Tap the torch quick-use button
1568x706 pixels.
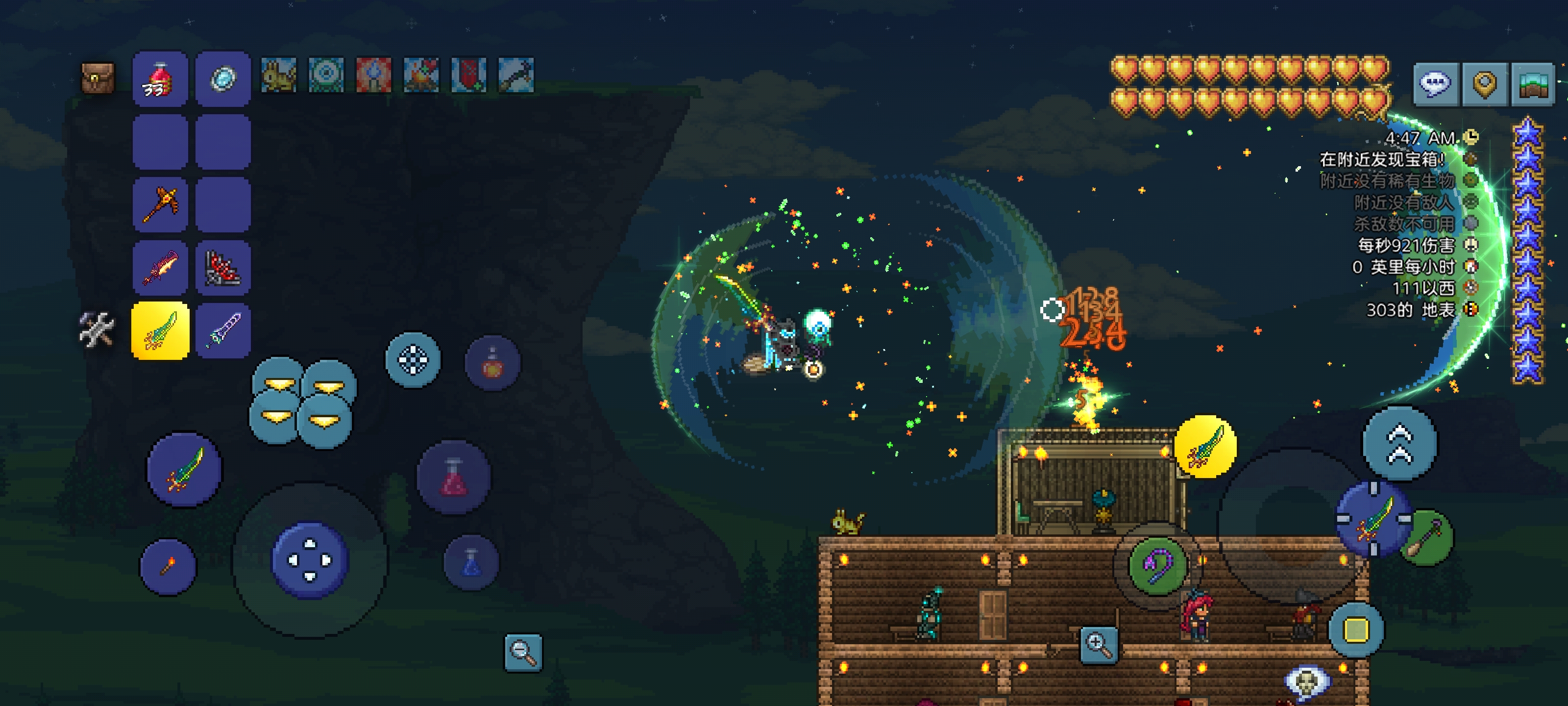click(168, 566)
